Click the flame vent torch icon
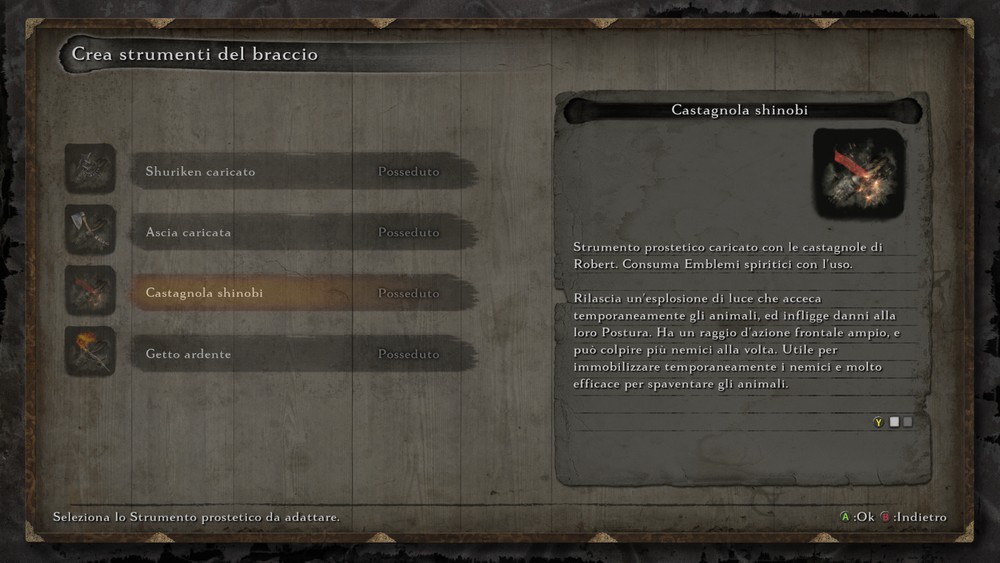 (90, 352)
